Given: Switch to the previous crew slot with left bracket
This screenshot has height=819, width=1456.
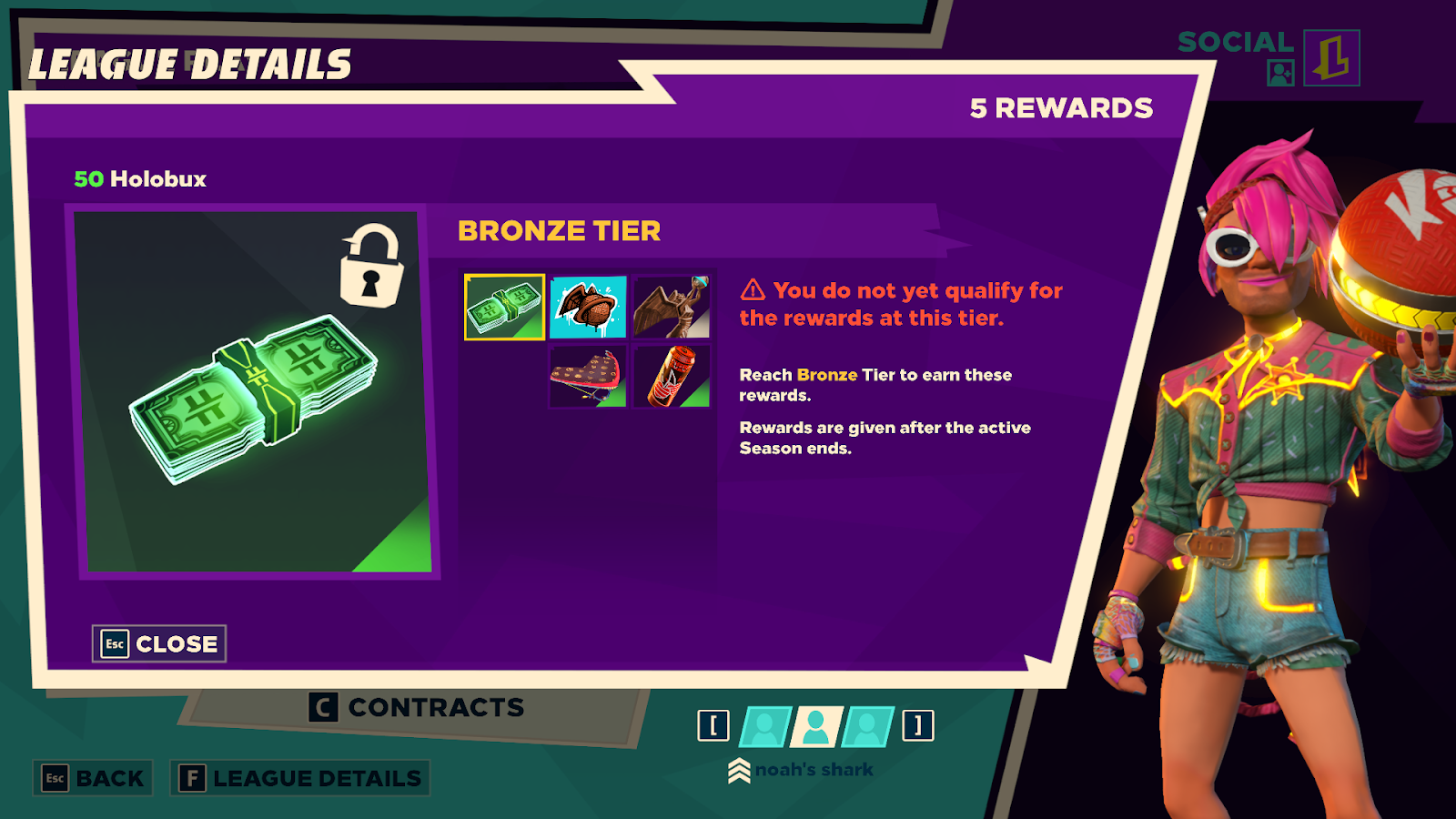Looking at the screenshot, I should [x=713, y=725].
